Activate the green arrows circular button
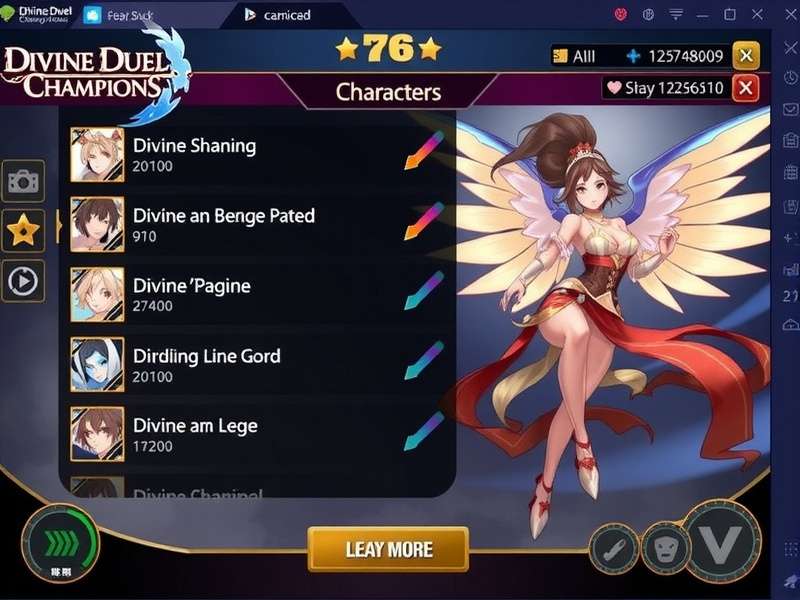 60,544
